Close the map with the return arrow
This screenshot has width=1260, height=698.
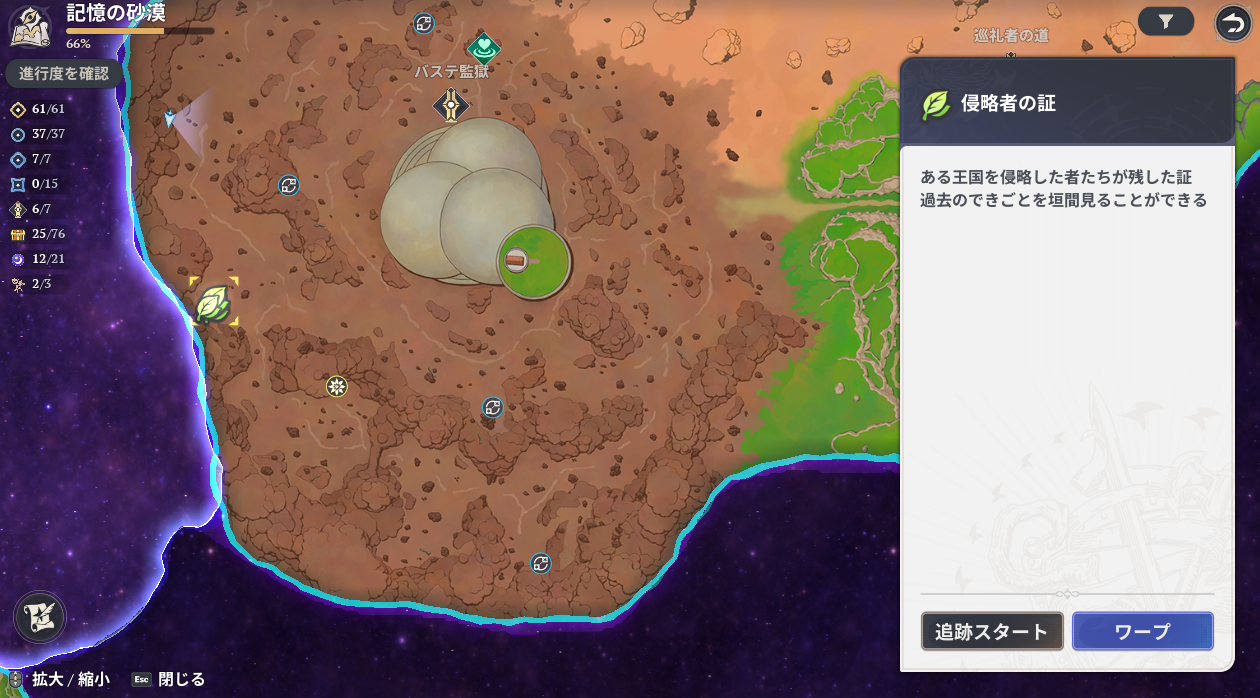point(1233,23)
